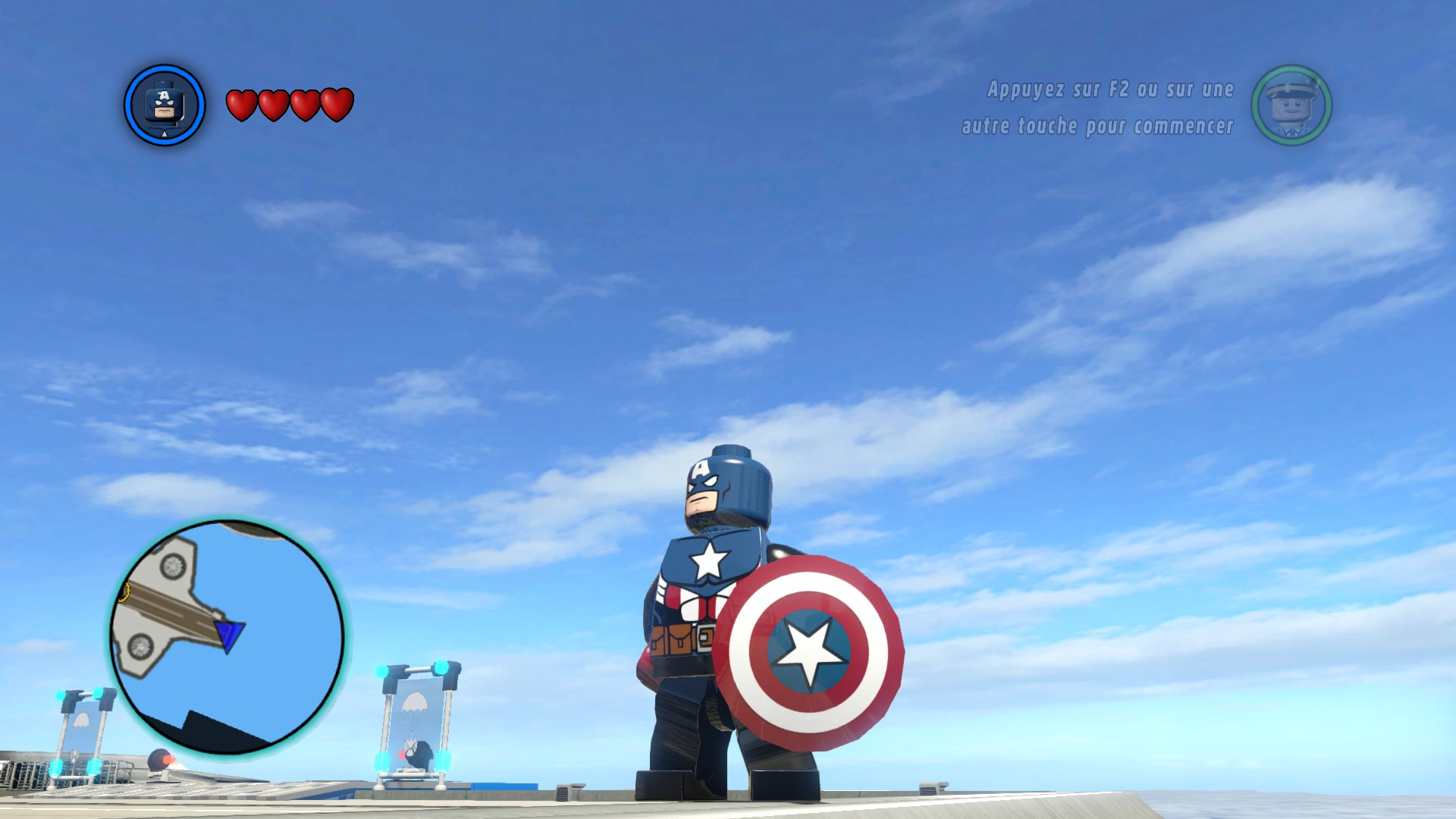This screenshot has height=819, width=1456.
Task: Click the first heart in the health meter
Action: [x=242, y=105]
